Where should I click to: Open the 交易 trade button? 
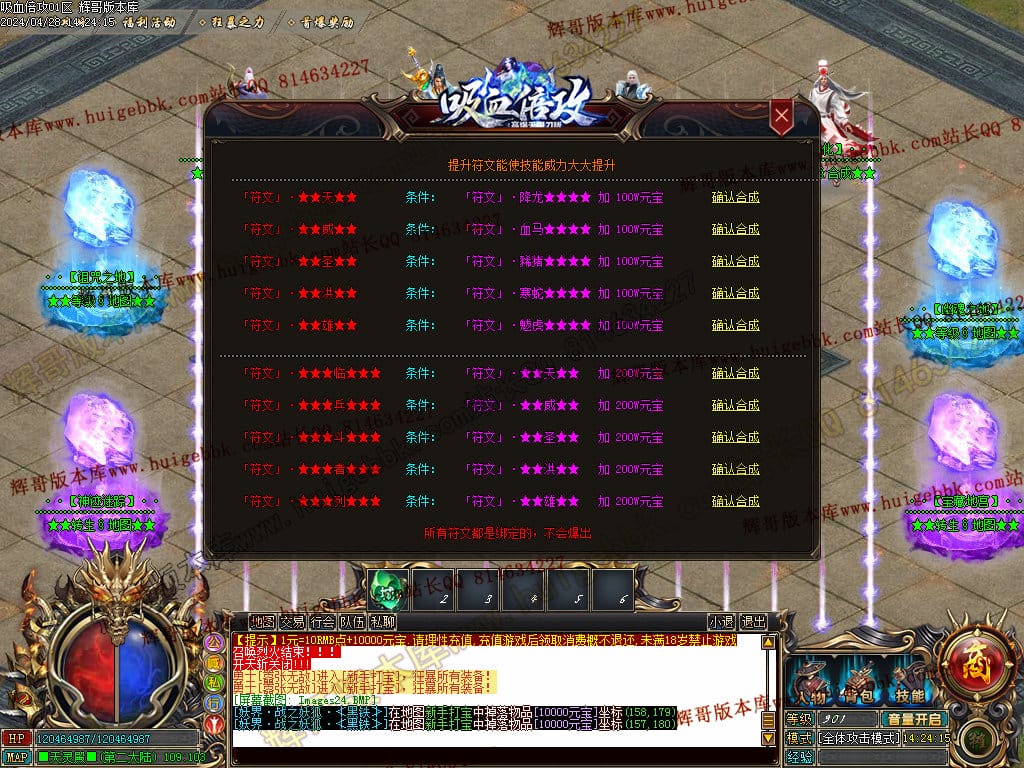pyautogui.click(x=292, y=621)
